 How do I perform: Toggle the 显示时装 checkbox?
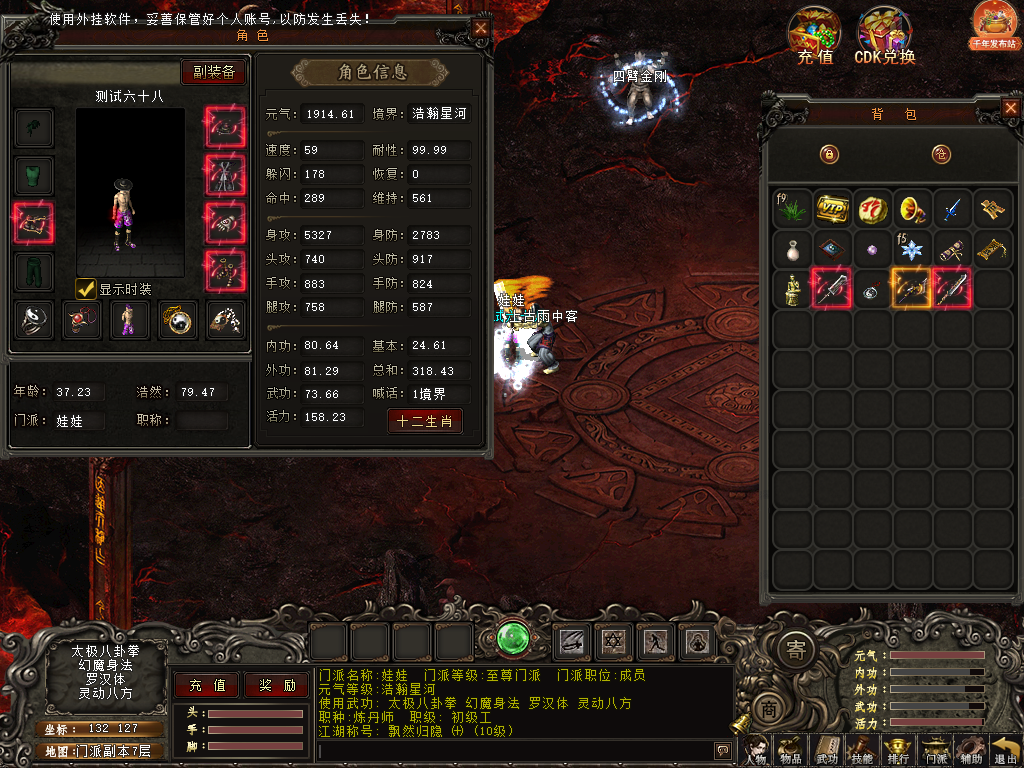click(x=87, y=289)
